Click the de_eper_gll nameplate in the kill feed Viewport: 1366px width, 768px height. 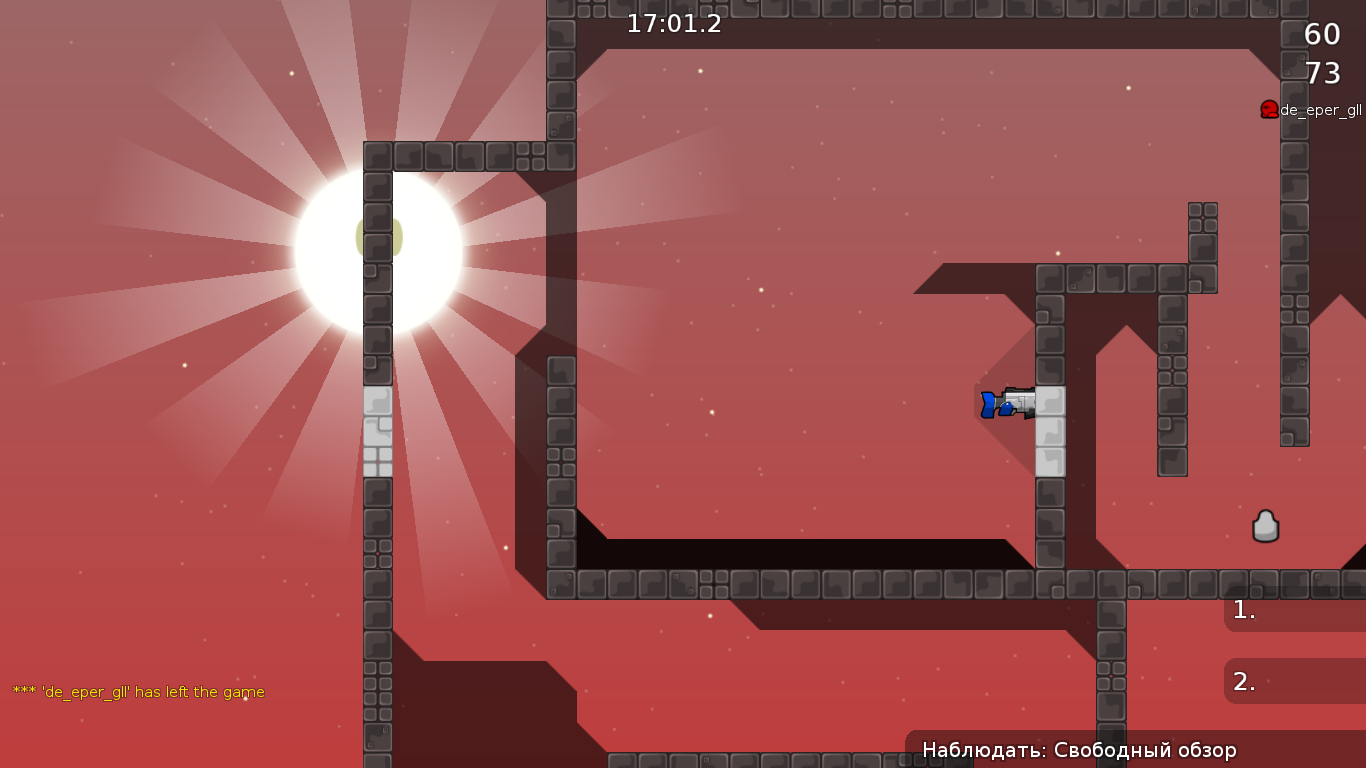1321,112
